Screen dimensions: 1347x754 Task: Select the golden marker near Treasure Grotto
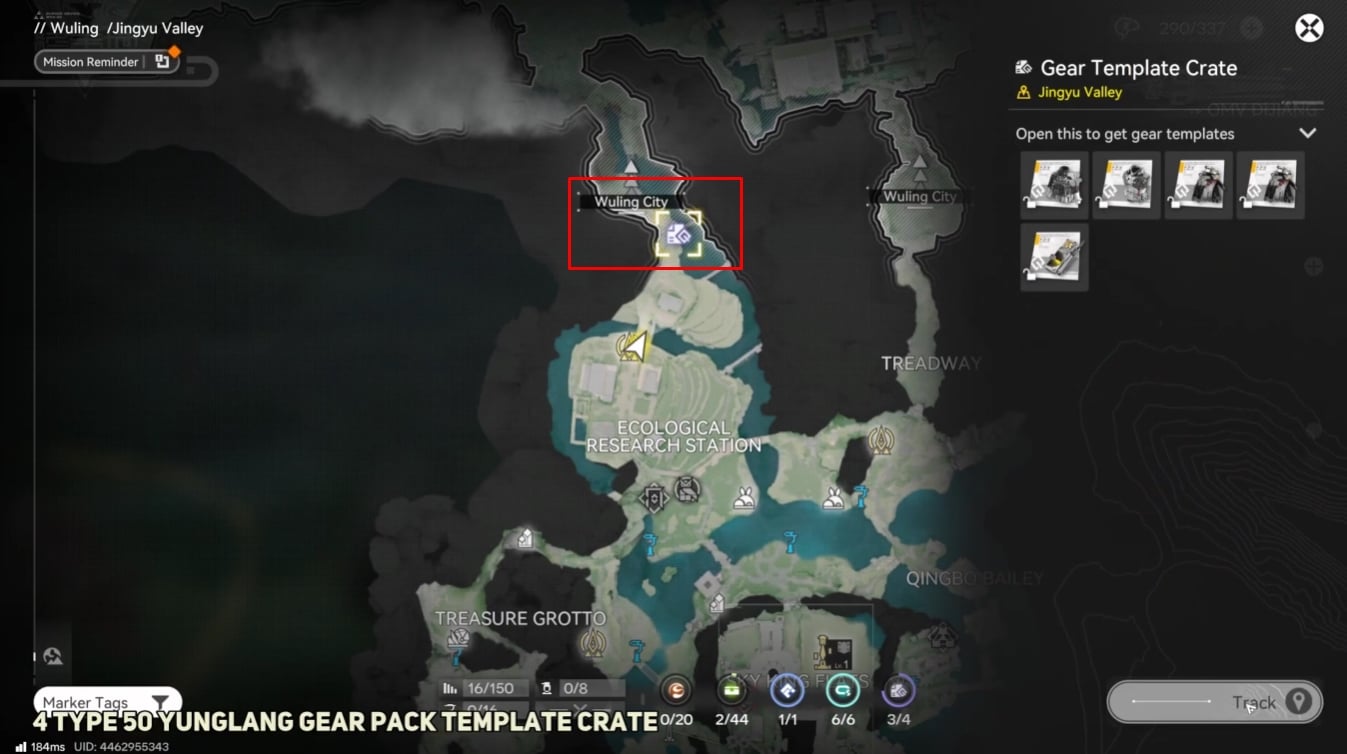click(594, 639)
